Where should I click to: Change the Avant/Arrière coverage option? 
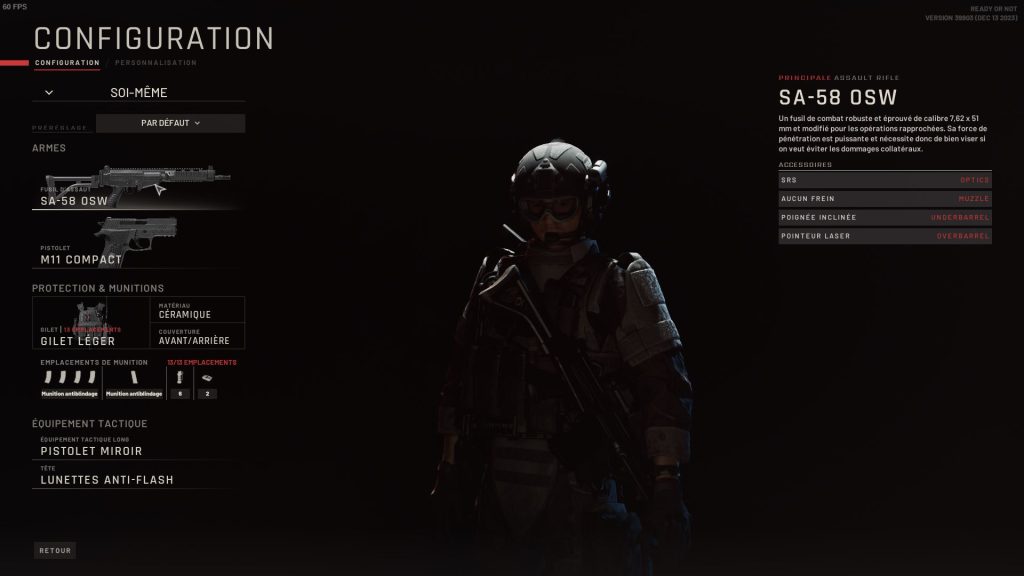click(198, 336)
